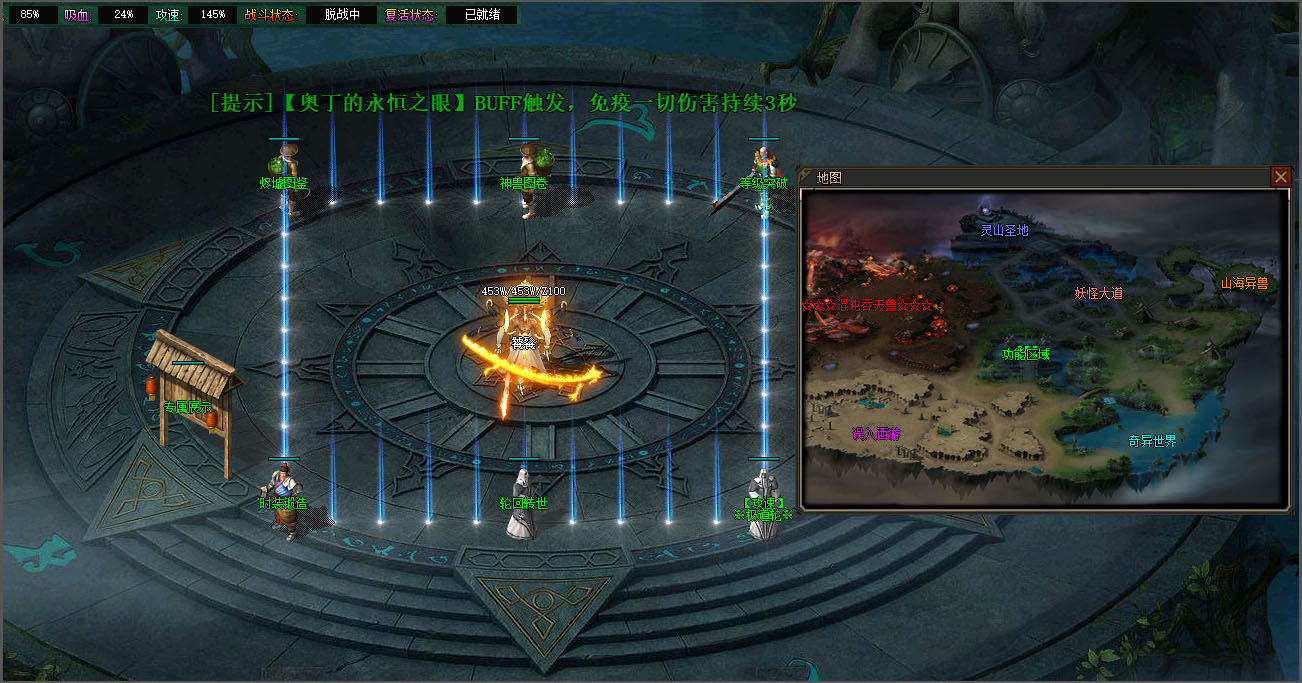This screenshot has height=683, width=1302.
Task: Open 功能区域 on the map
Action: click(x=1027, y=353)
